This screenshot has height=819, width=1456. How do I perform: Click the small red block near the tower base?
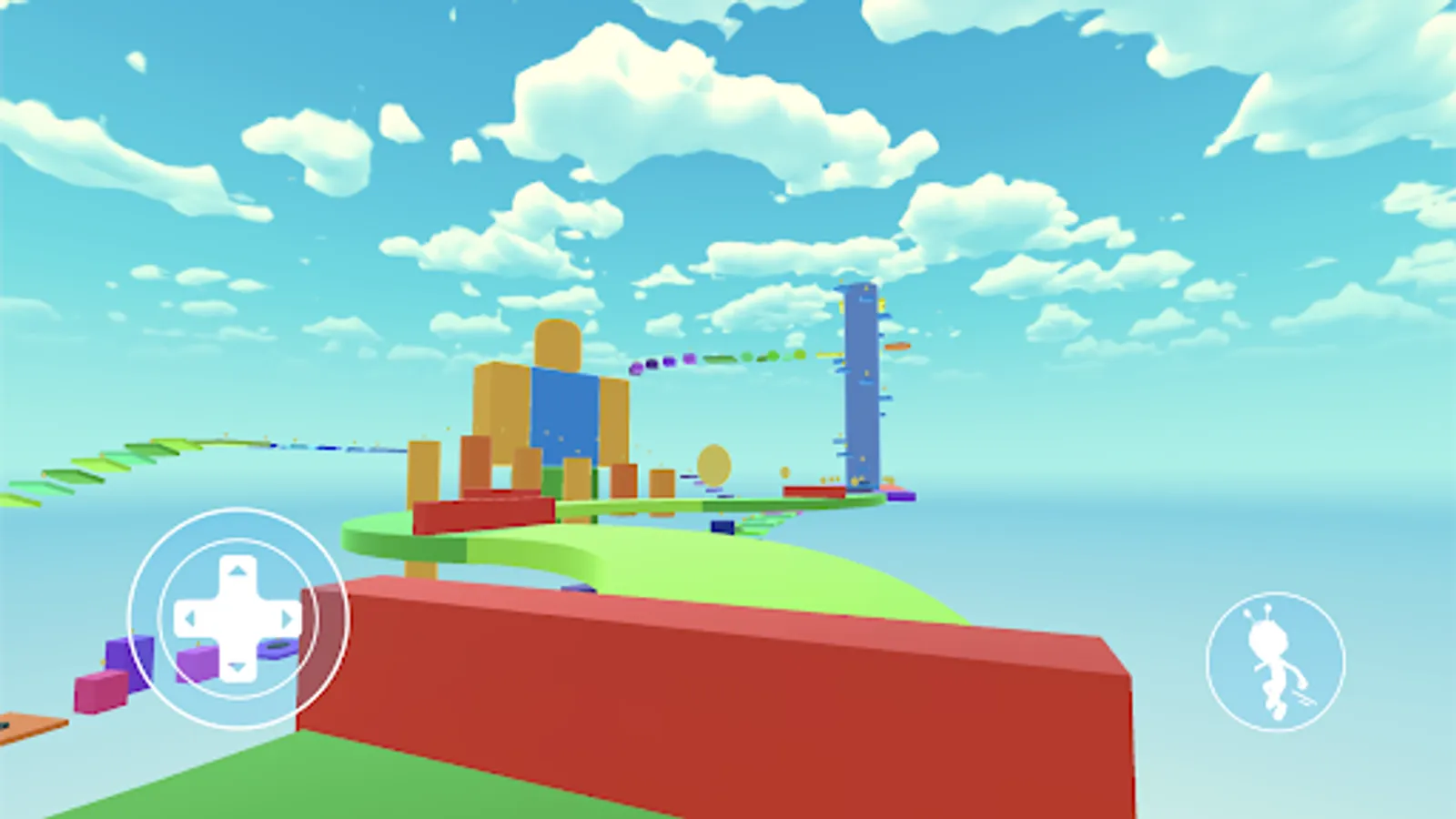[814, 491]
